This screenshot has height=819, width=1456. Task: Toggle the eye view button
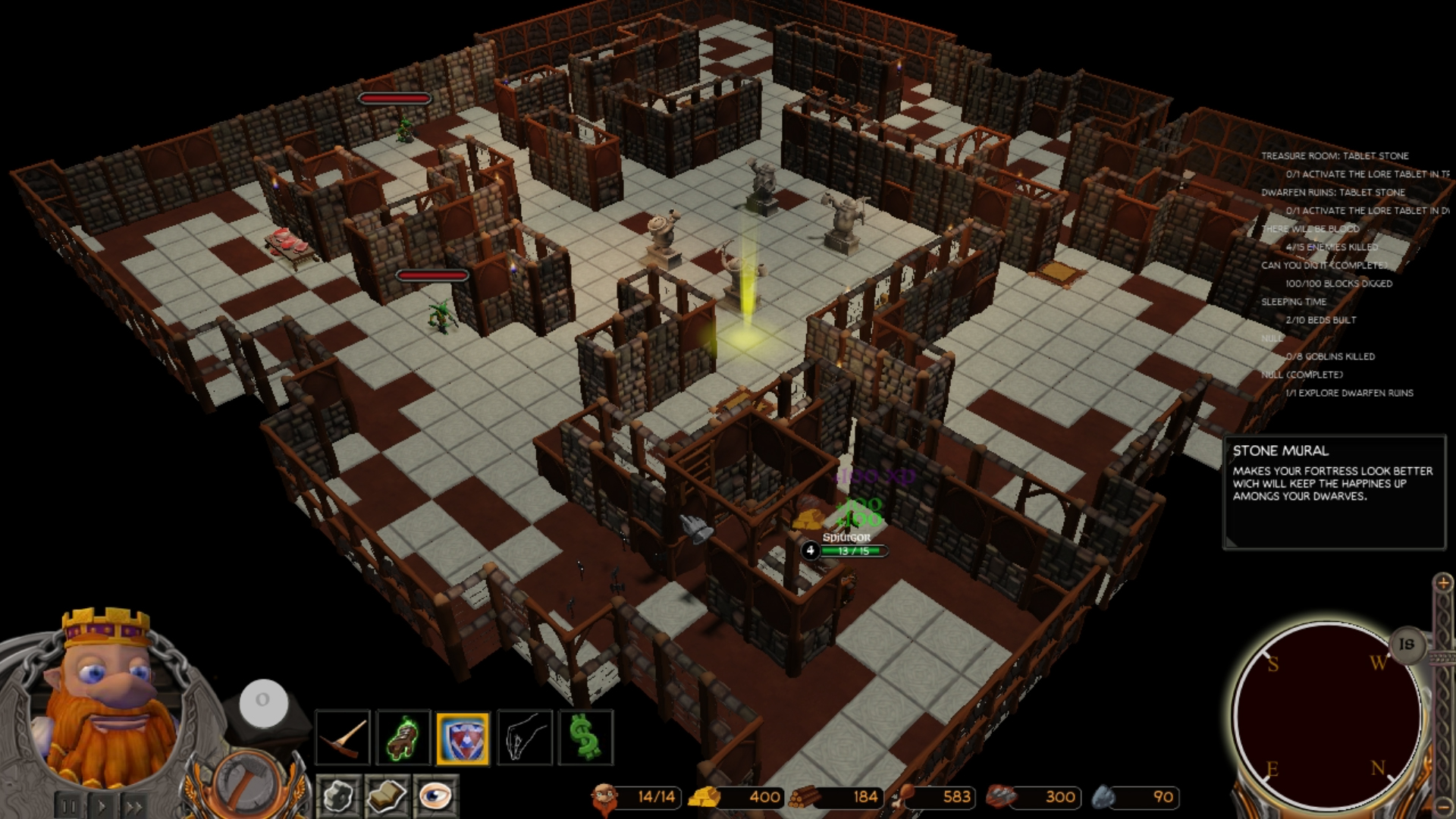click(435, 796)
